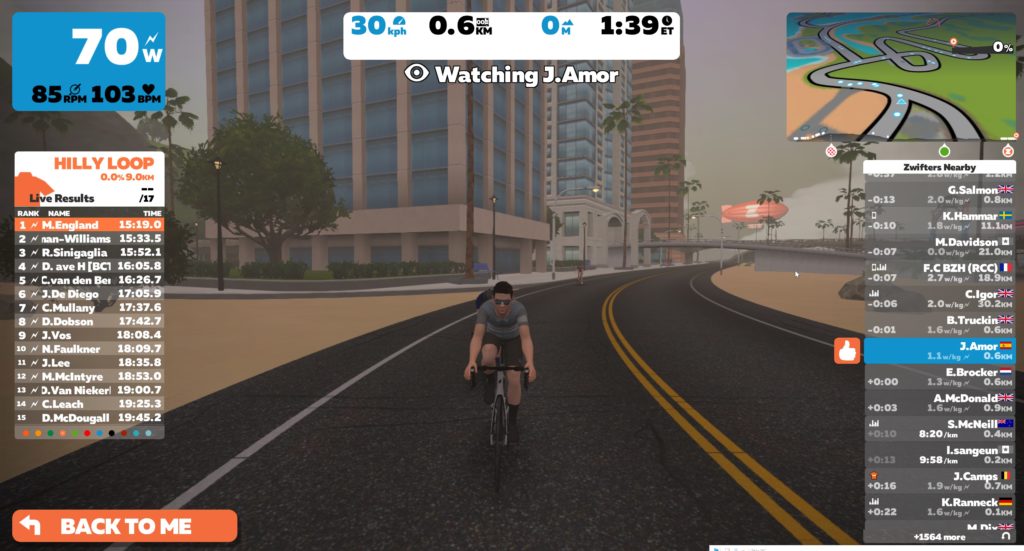Show the +1564 more Zwifters
Viewport: 1024px width, 551px height.
point(940,537)
